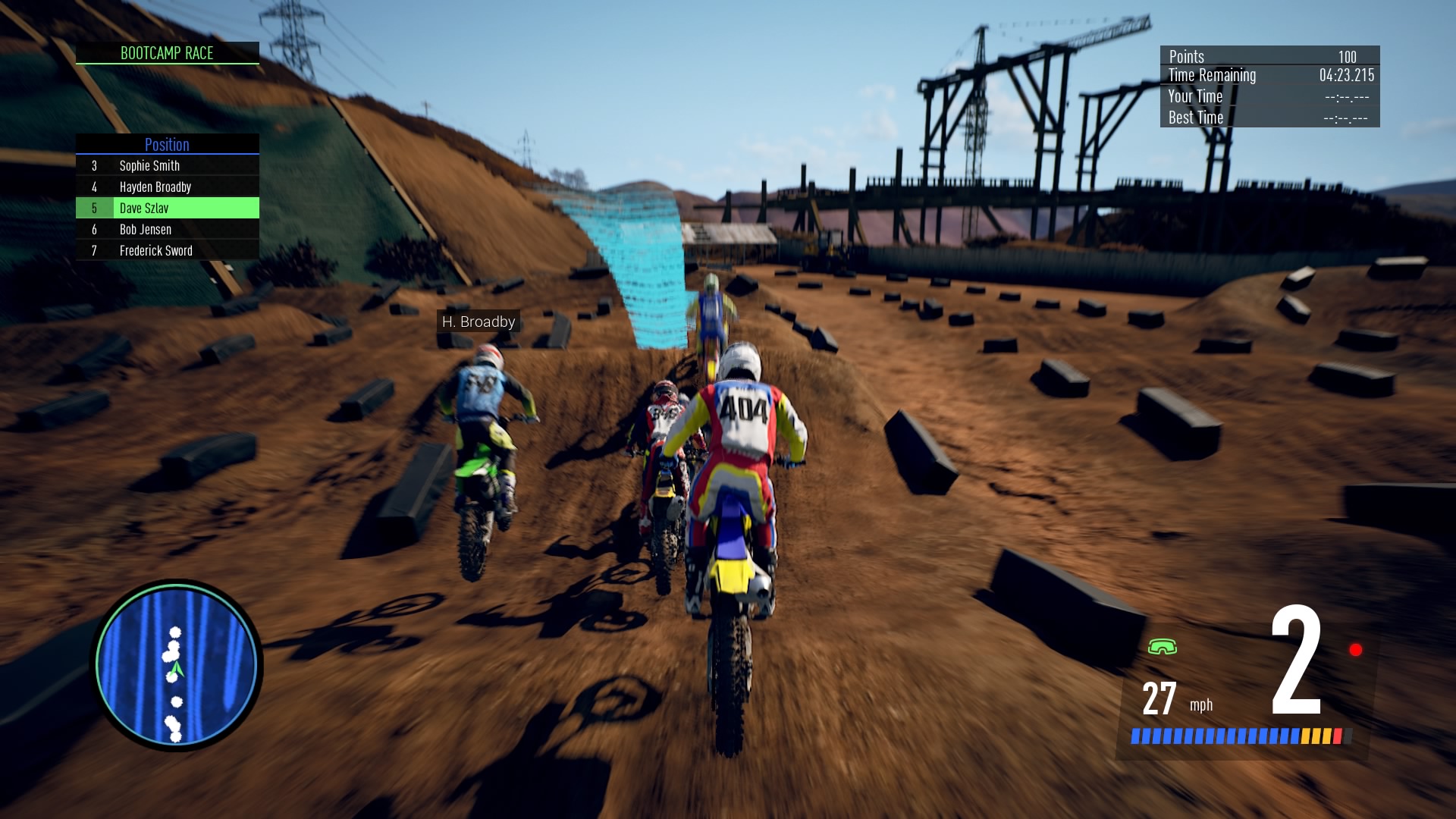Select Frederick Sword's position row

pyautogui.click(x=167, y=250)
